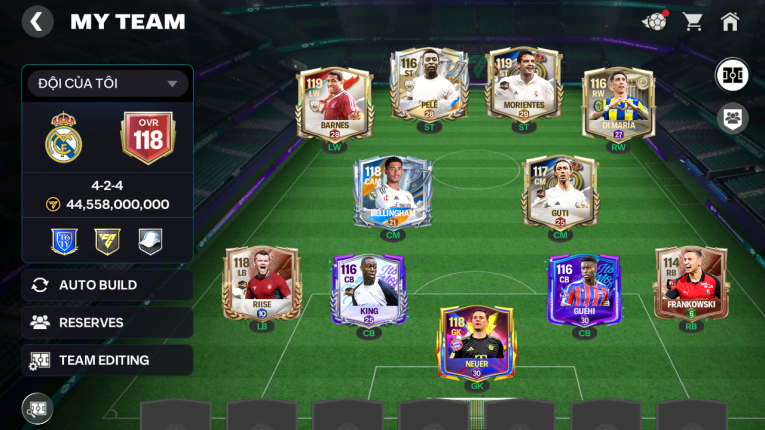Select the Barnes LW player card
765x430 pixels.
click(x=334, y=102)
